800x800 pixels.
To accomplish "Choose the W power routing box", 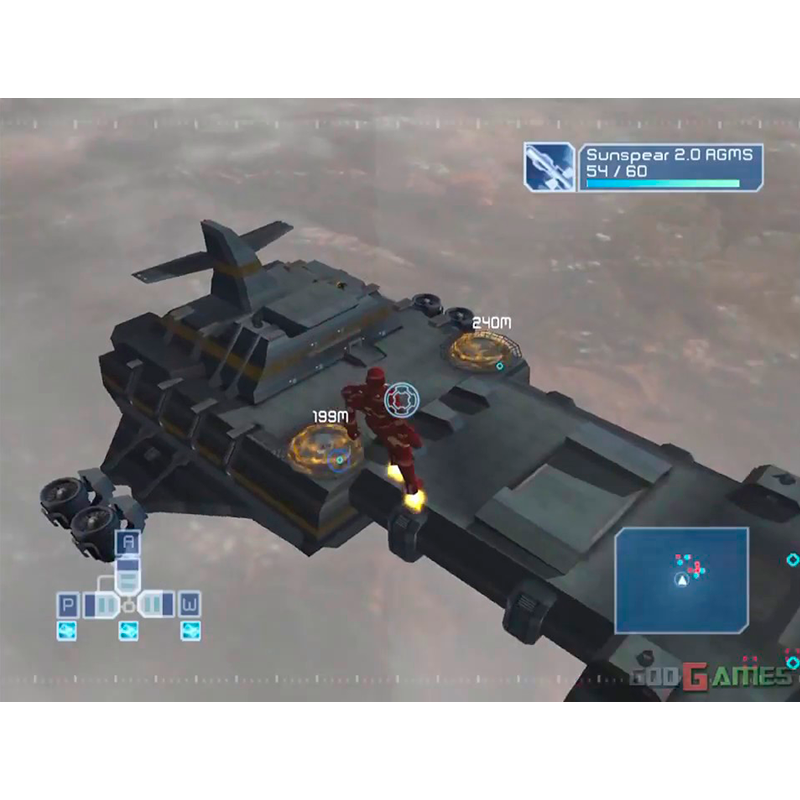I will pos(189,605).
